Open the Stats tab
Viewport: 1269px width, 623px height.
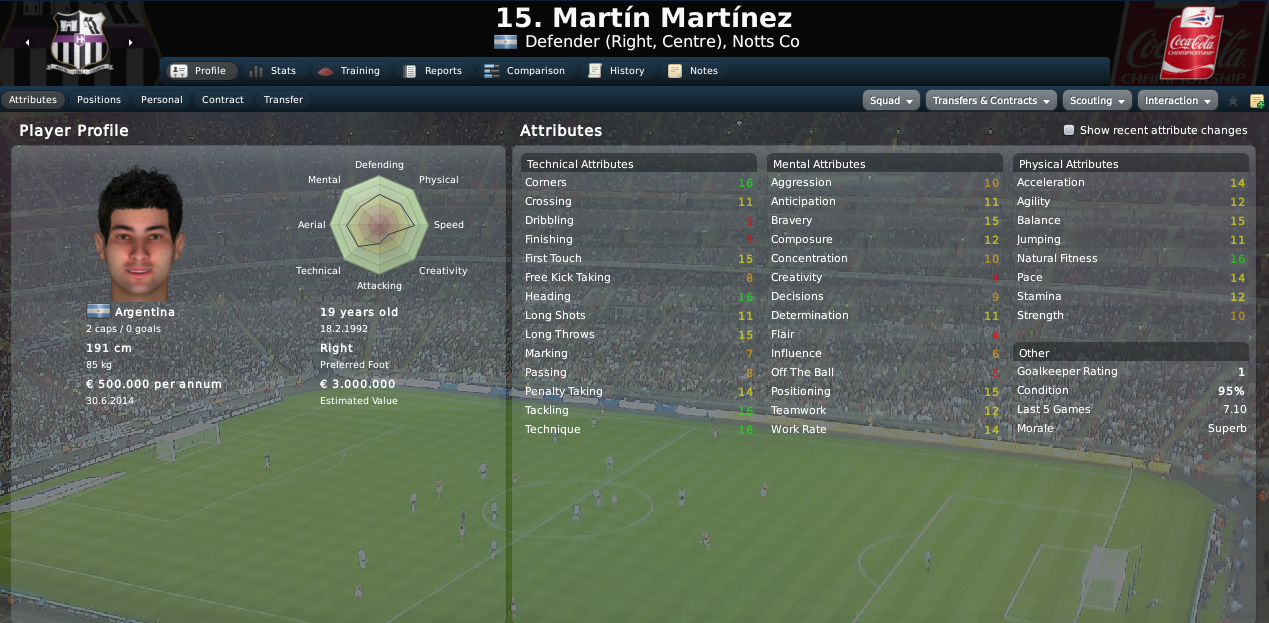click(x=272, y=71)
